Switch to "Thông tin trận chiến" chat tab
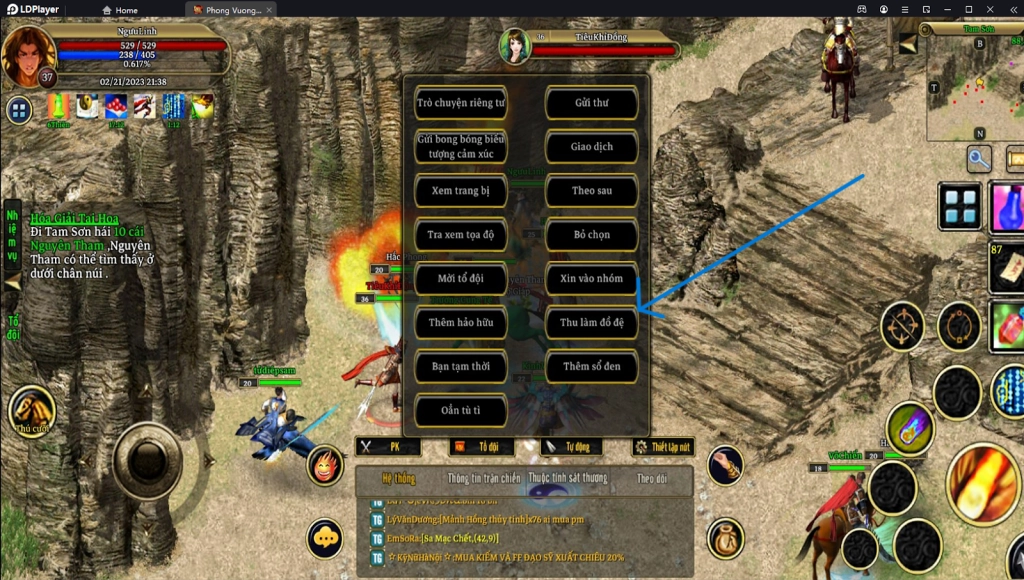Viewport: 1024px width, 580px height. click(x=484, y=479)
